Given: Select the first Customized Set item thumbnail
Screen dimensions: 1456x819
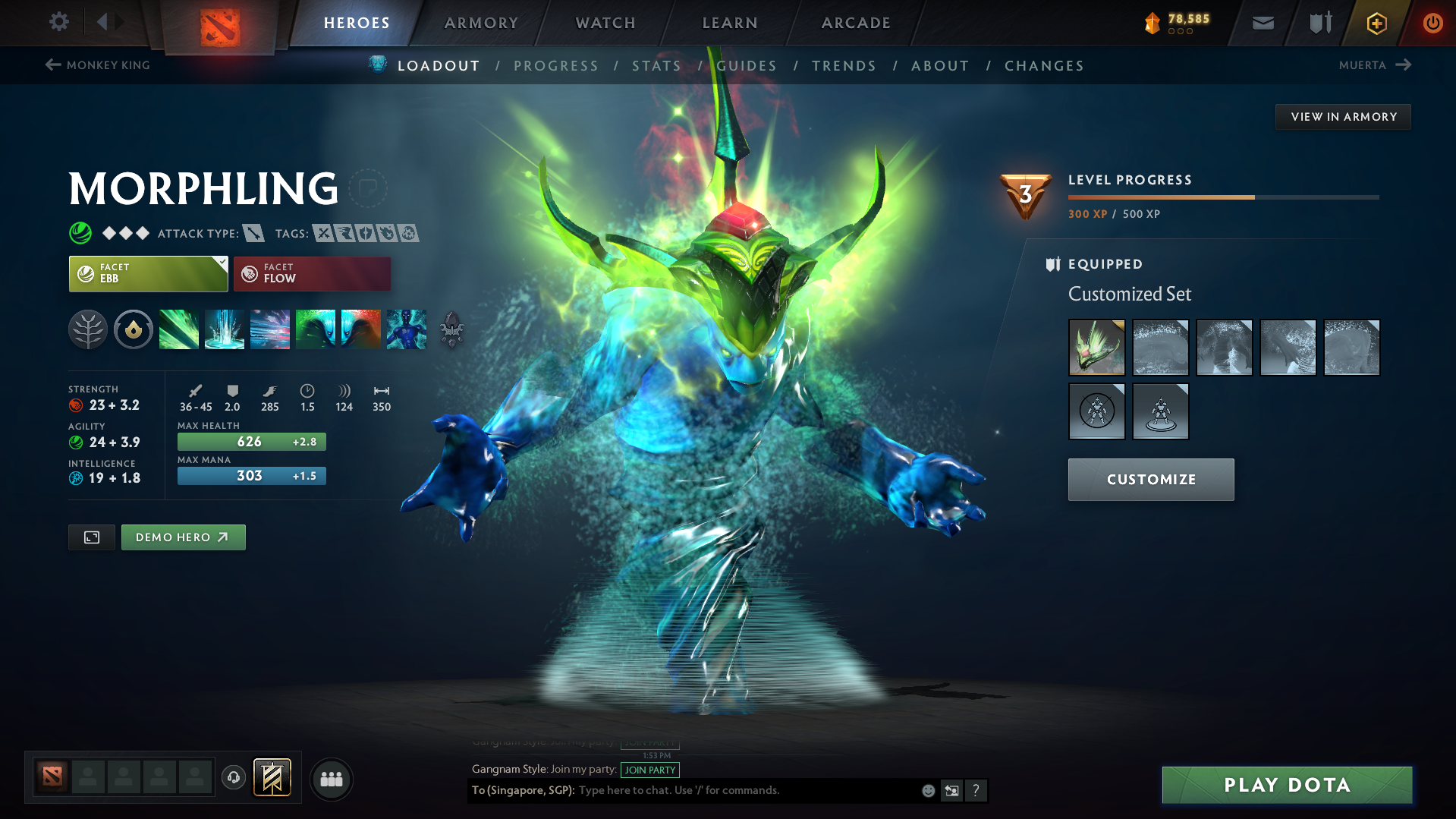Looking at the screenshot, I should tap(1096, 348).
